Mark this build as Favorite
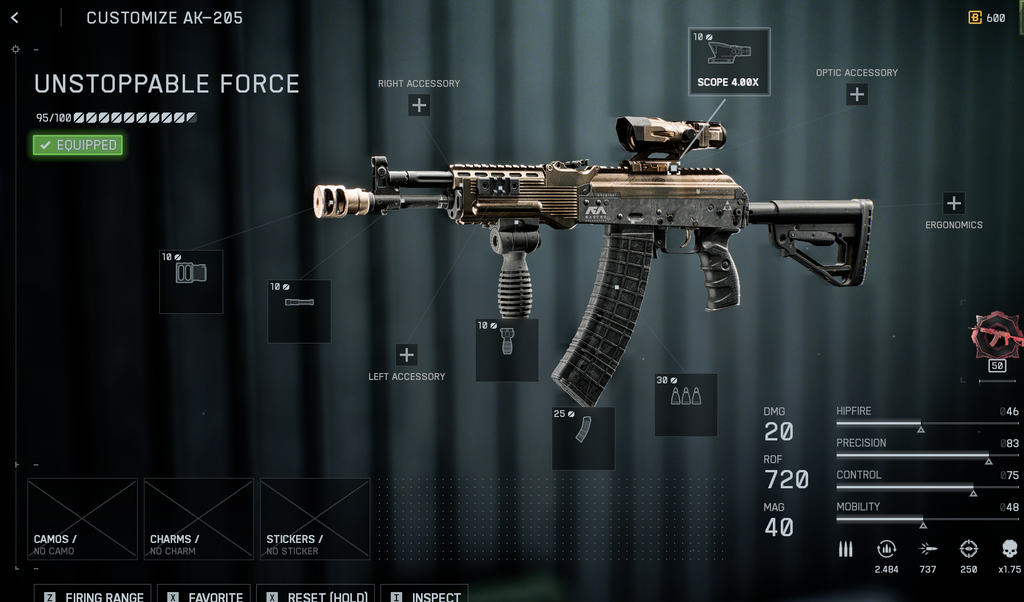The height and width of the screenshot is (602, 1024). point(206,596)
